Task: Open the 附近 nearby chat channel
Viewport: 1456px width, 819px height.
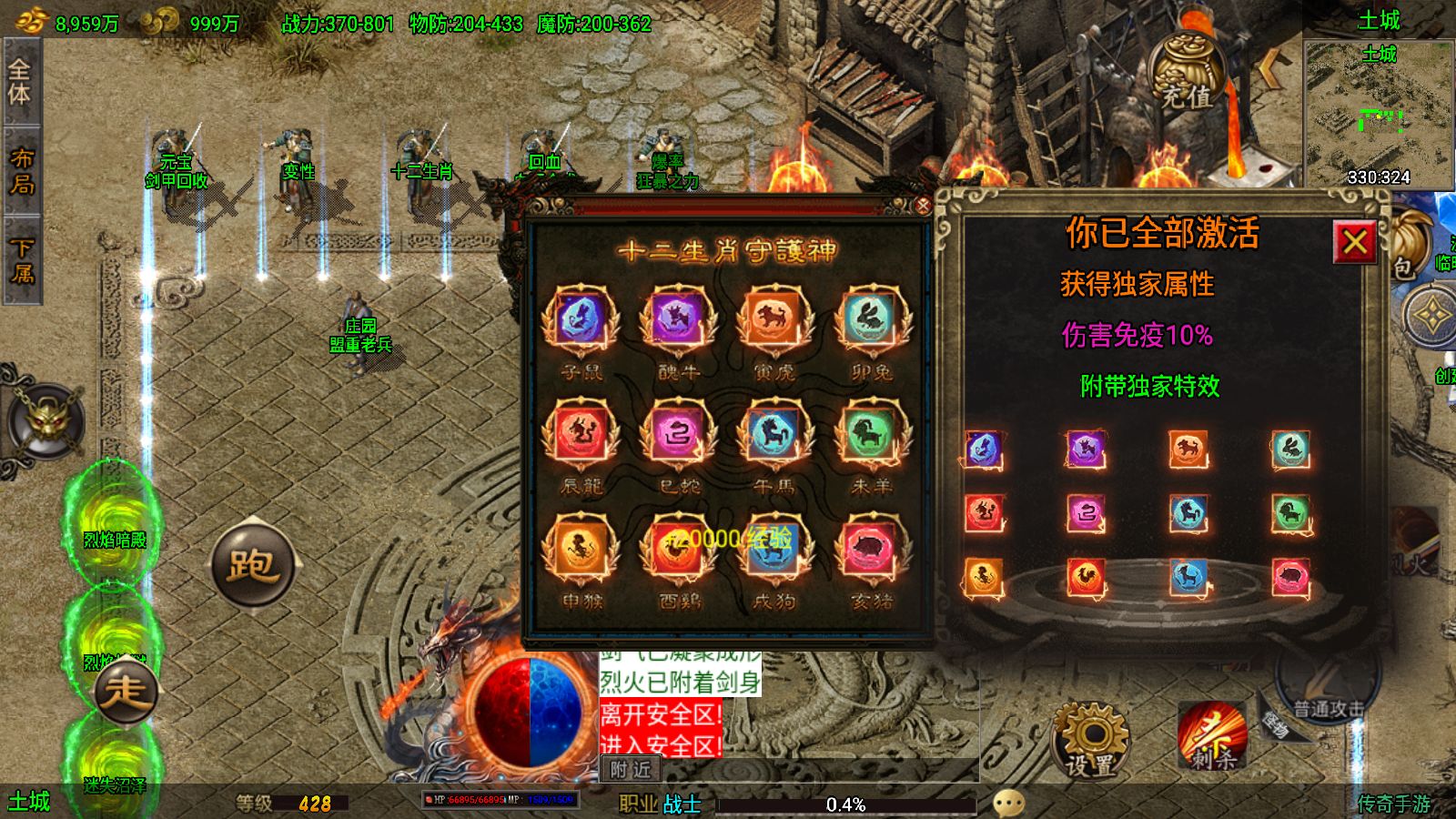Action: pyautogui.click(x=631, y=770)
